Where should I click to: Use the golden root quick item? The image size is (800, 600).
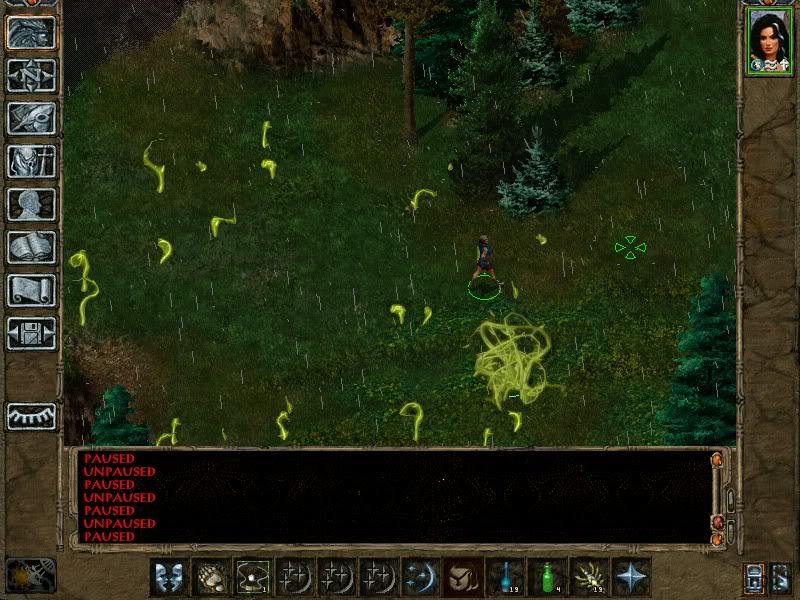(589, 577)
